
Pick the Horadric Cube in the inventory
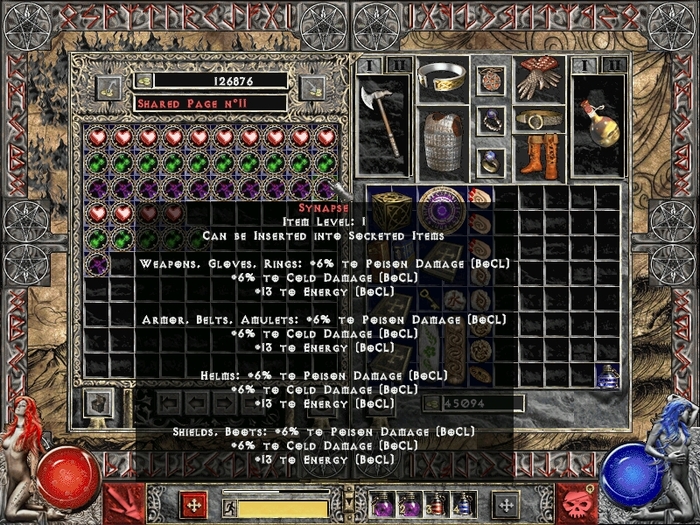(x=391, y=210)
